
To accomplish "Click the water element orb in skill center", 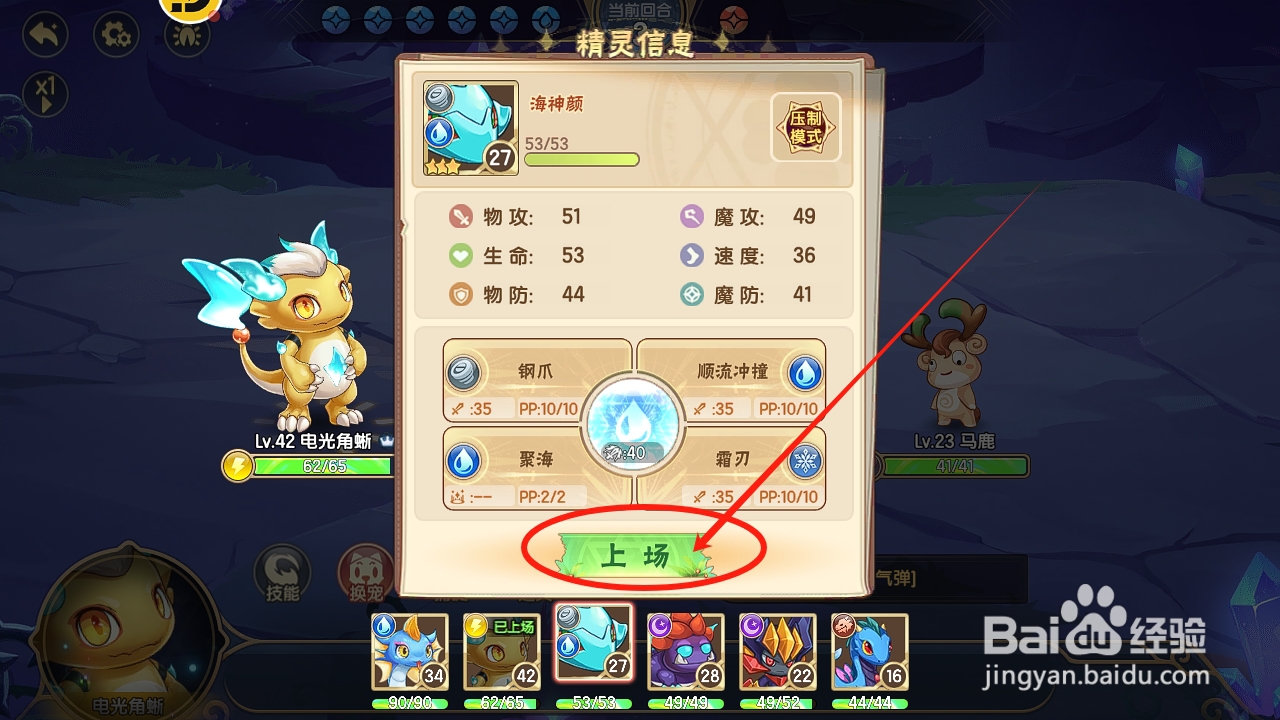I will (x=633, y=424).
